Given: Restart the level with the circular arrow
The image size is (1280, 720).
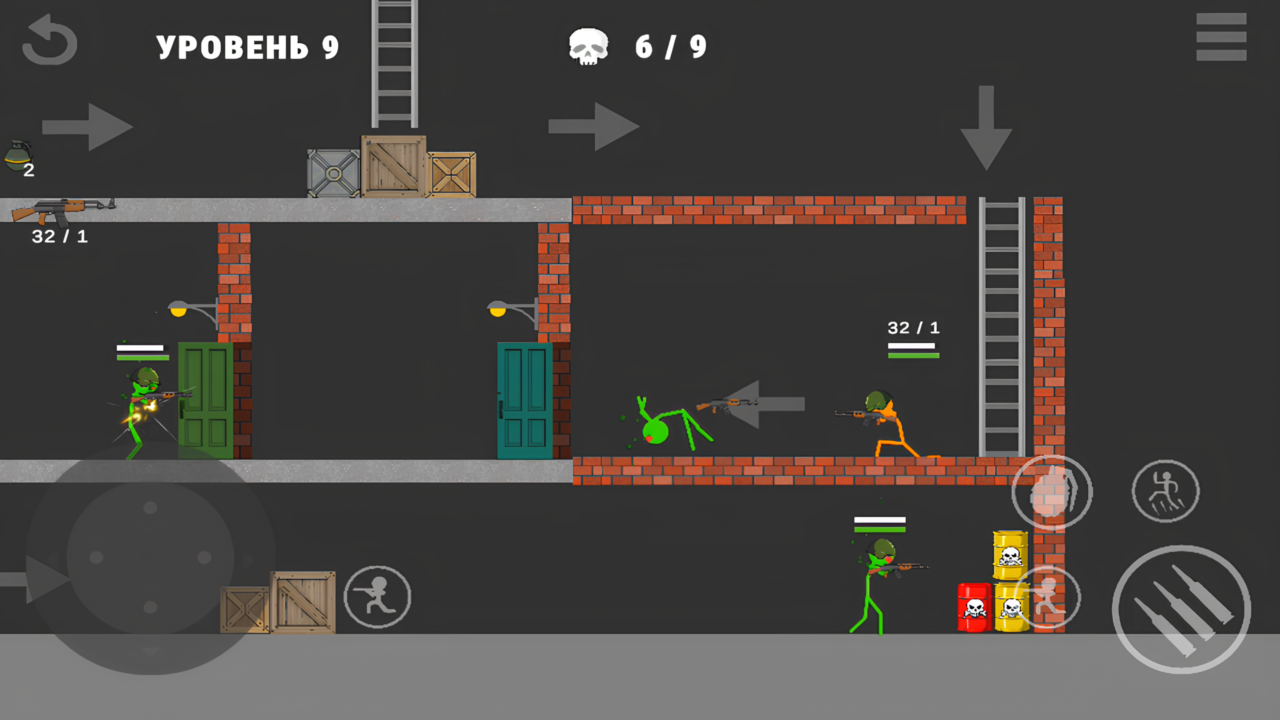Looking at the screenshot, I should pyautogui.click(x=49, y=42).
